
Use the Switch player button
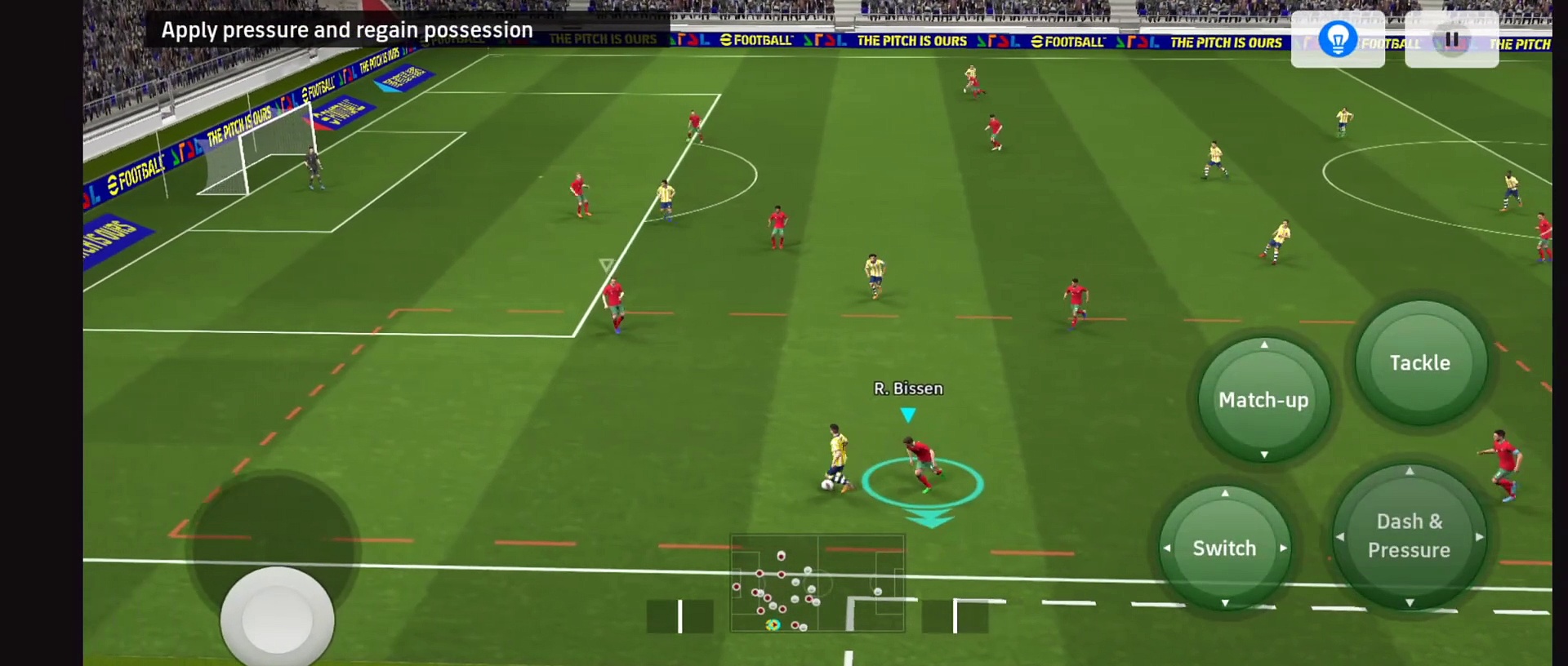tap(1224, 548)
